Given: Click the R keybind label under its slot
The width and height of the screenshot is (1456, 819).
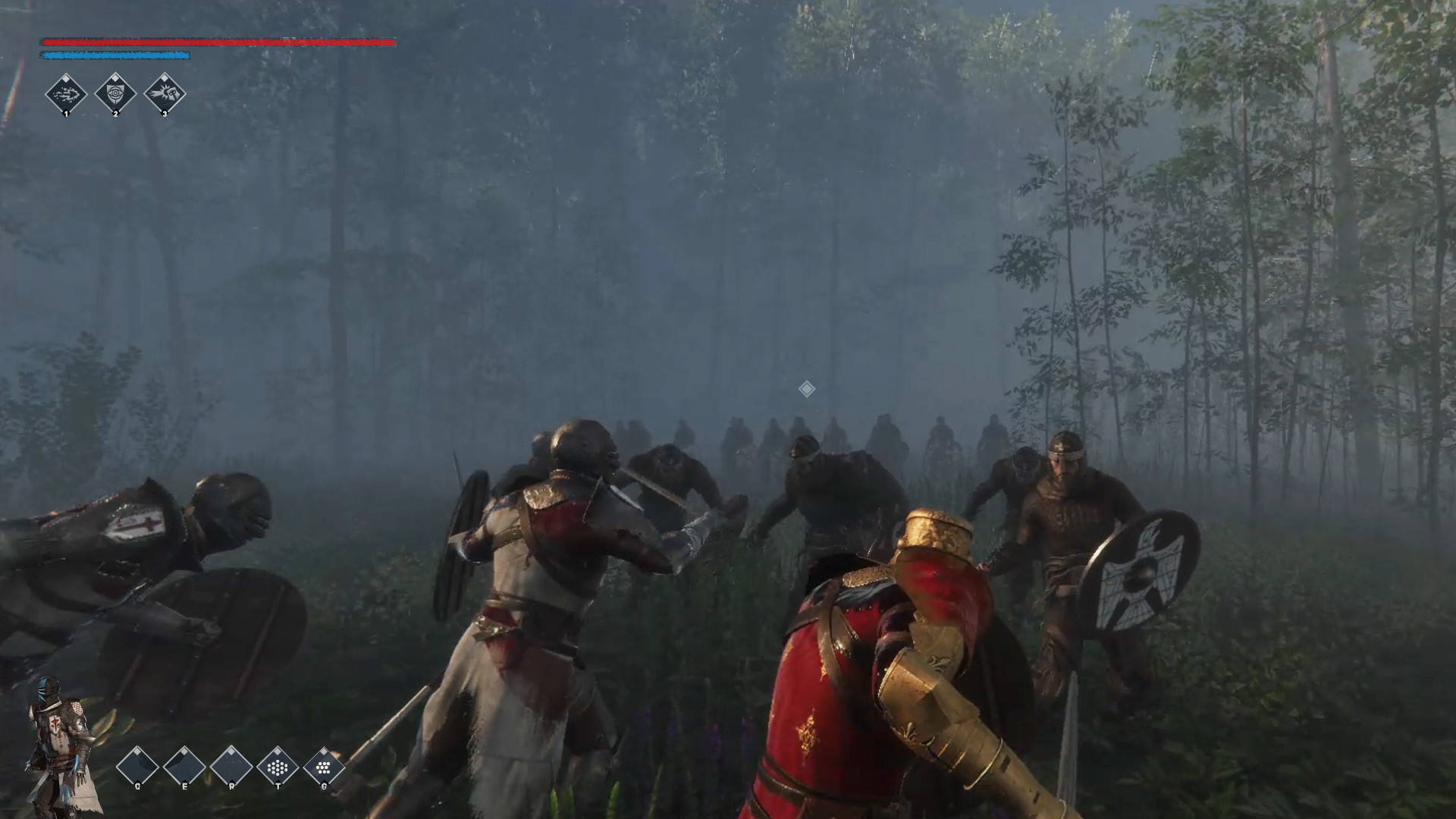Looking at the screenshot, I should (x=231, y=786).
